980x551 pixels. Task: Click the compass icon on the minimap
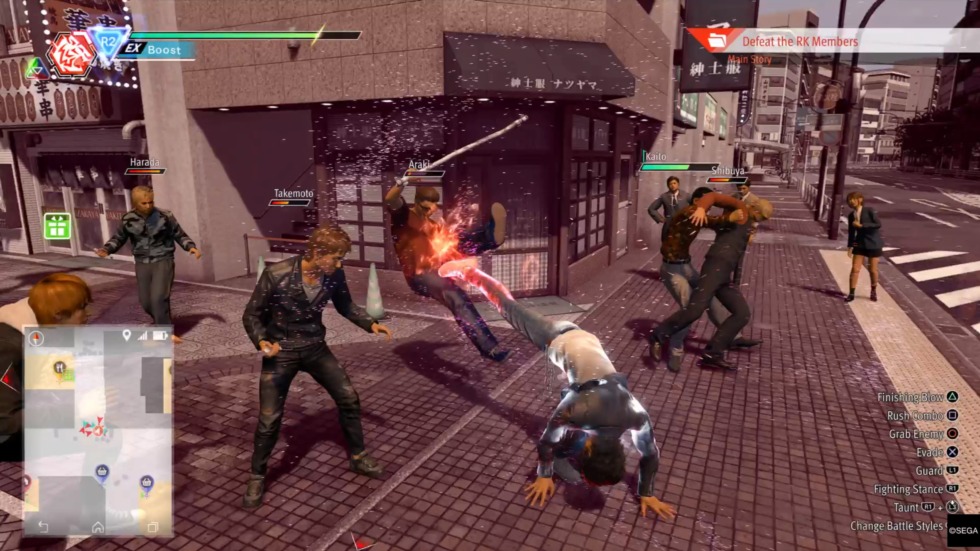(x=36, y=338)
